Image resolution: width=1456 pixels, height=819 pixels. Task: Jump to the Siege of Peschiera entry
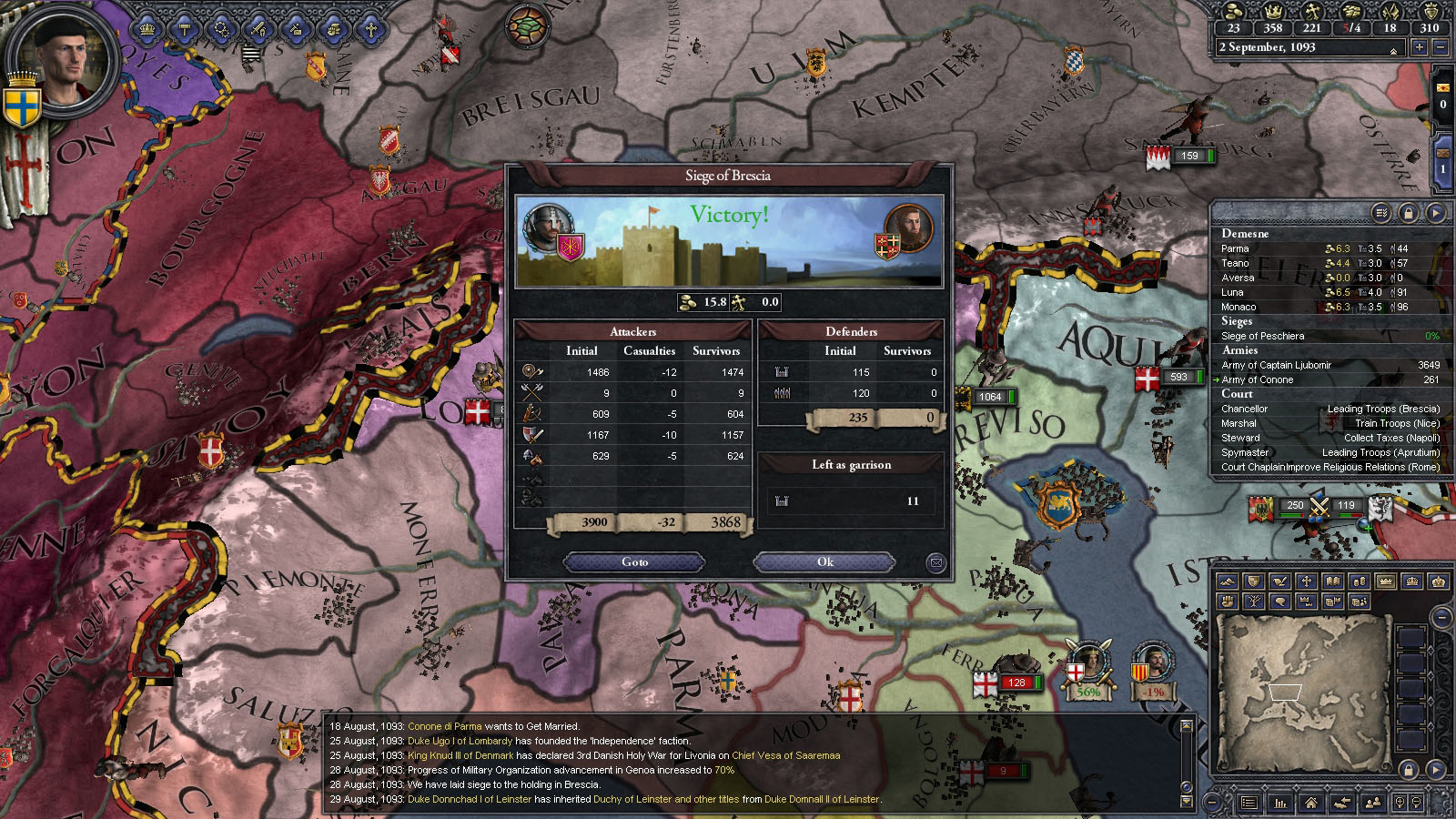(x=1262, y=336)
